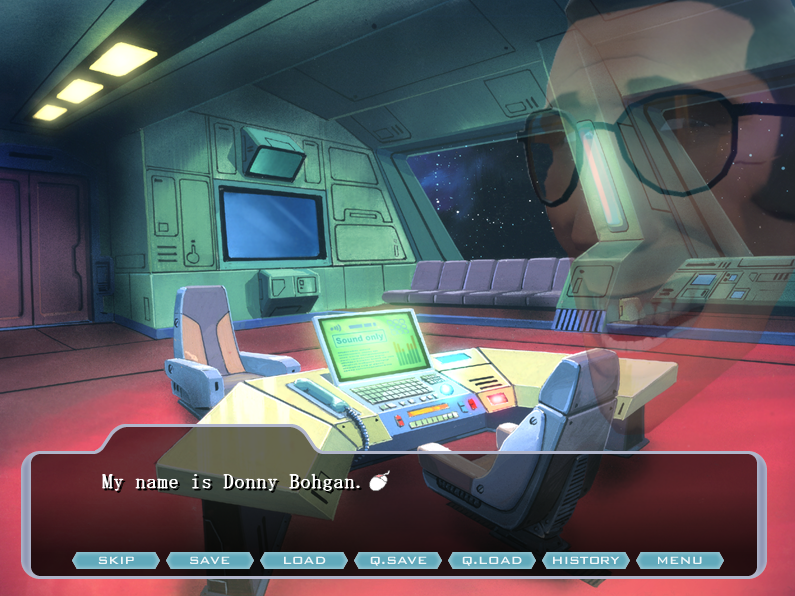This screenshot has width=795, height=596.
Task: Open the SAVE screen
Action: click(209, 560)
